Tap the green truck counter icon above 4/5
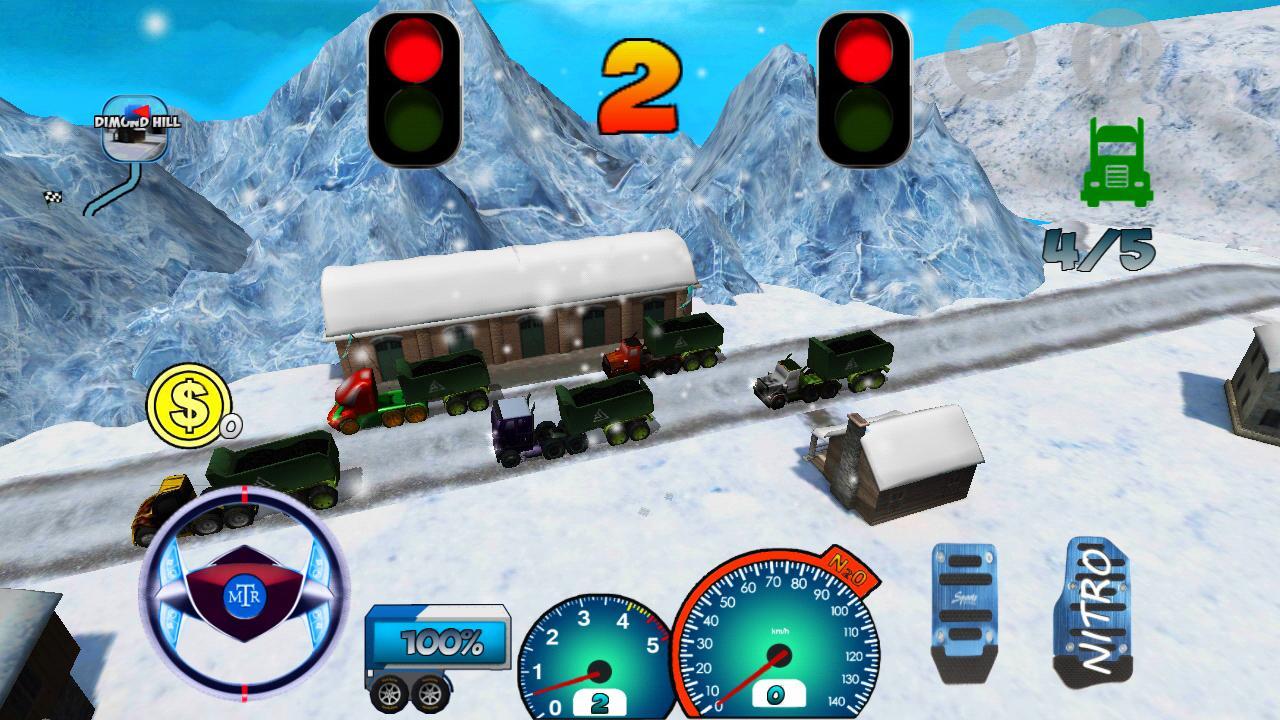The image size is (1280, 720). coord(1117,163)
